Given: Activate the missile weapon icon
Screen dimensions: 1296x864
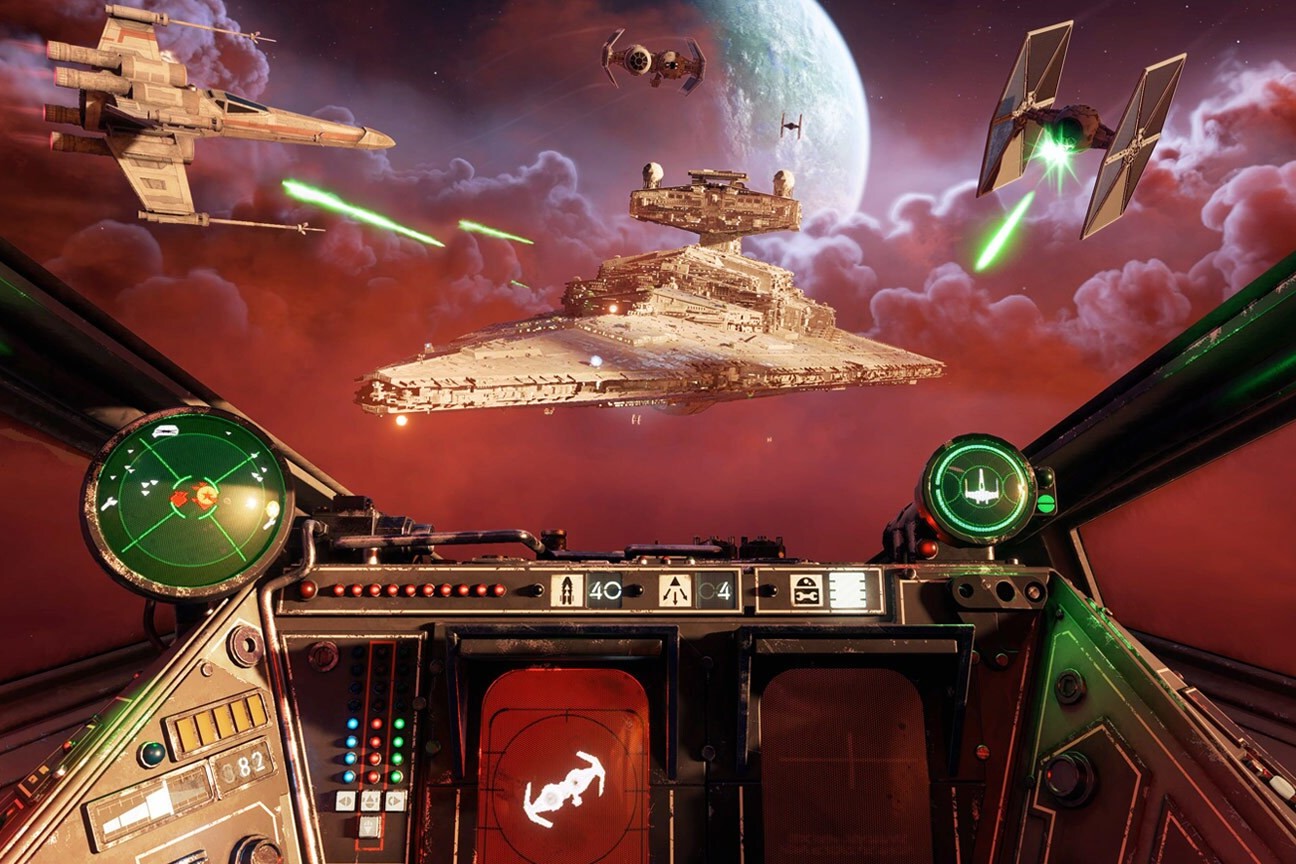Looking at the screenshot, I should point(566,591).
